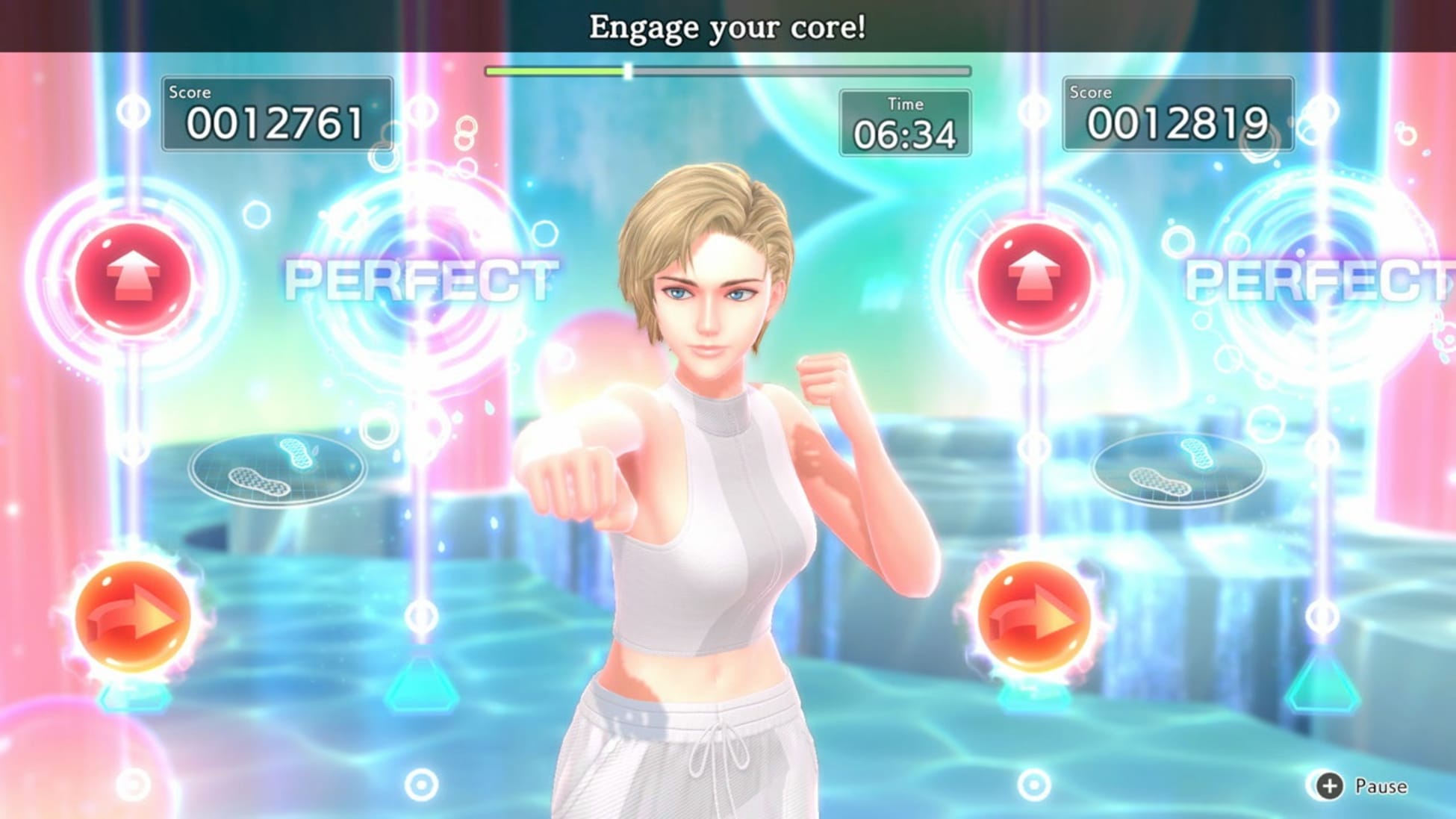Viewport: 1456px width, 819px height.
Task: Click the song progress bar marker
Action: coord(629,72)
